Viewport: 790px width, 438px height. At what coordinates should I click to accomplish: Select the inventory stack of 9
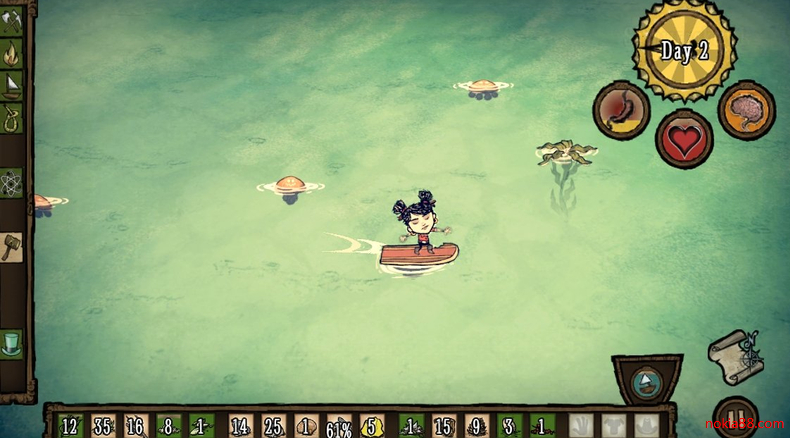coord(477,425)
